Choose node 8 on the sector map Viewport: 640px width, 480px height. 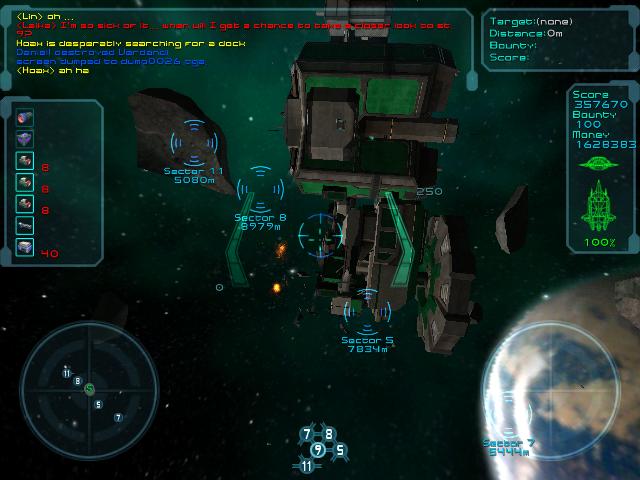pos(329,434)
